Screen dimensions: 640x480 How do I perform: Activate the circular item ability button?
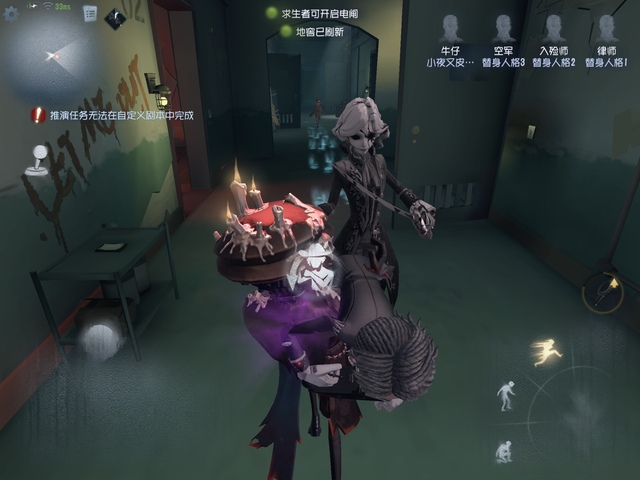605,290
